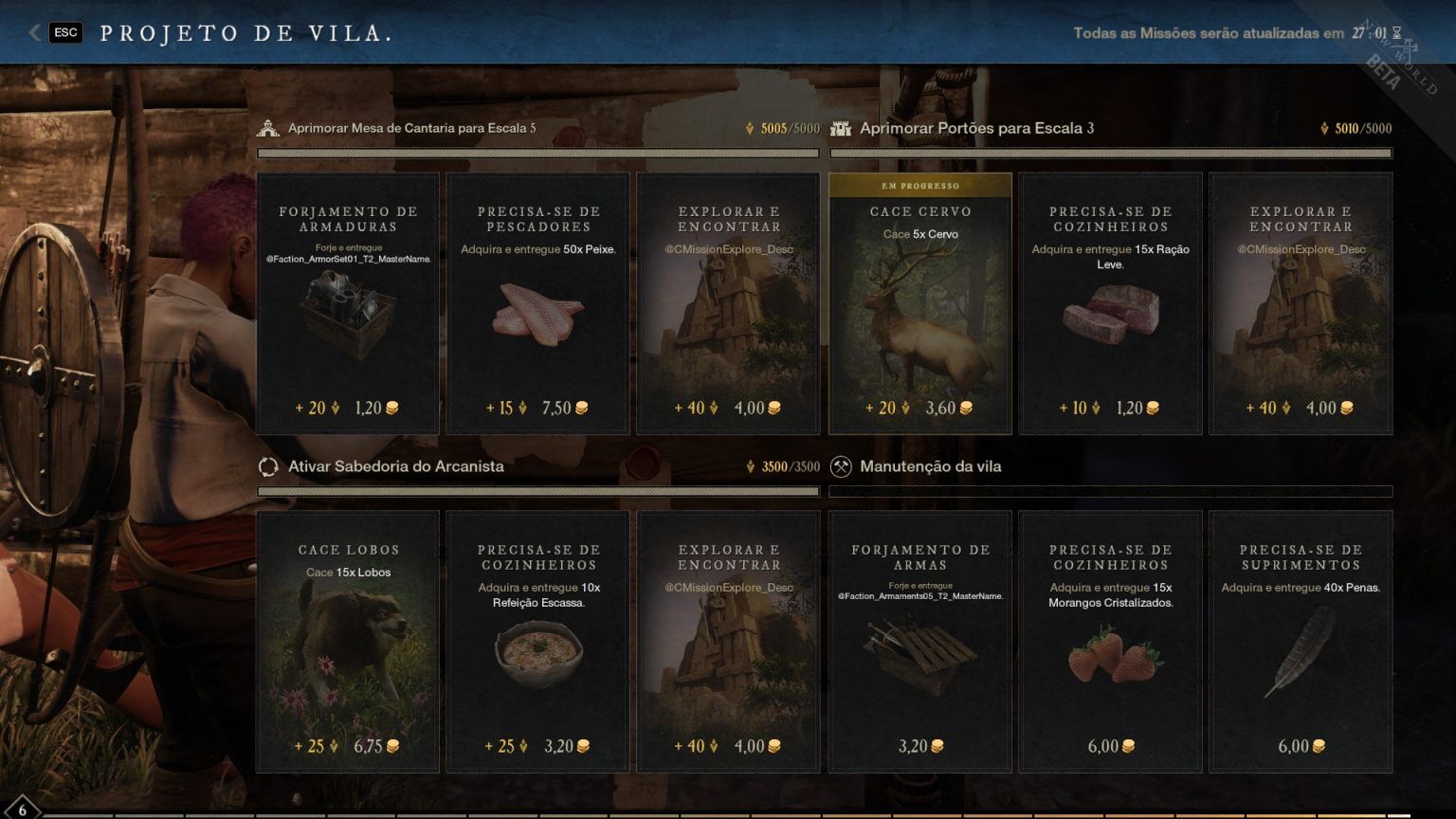Click the back chevron arrow in the header
1456x819 pixels.
click(x=34, y=31)
